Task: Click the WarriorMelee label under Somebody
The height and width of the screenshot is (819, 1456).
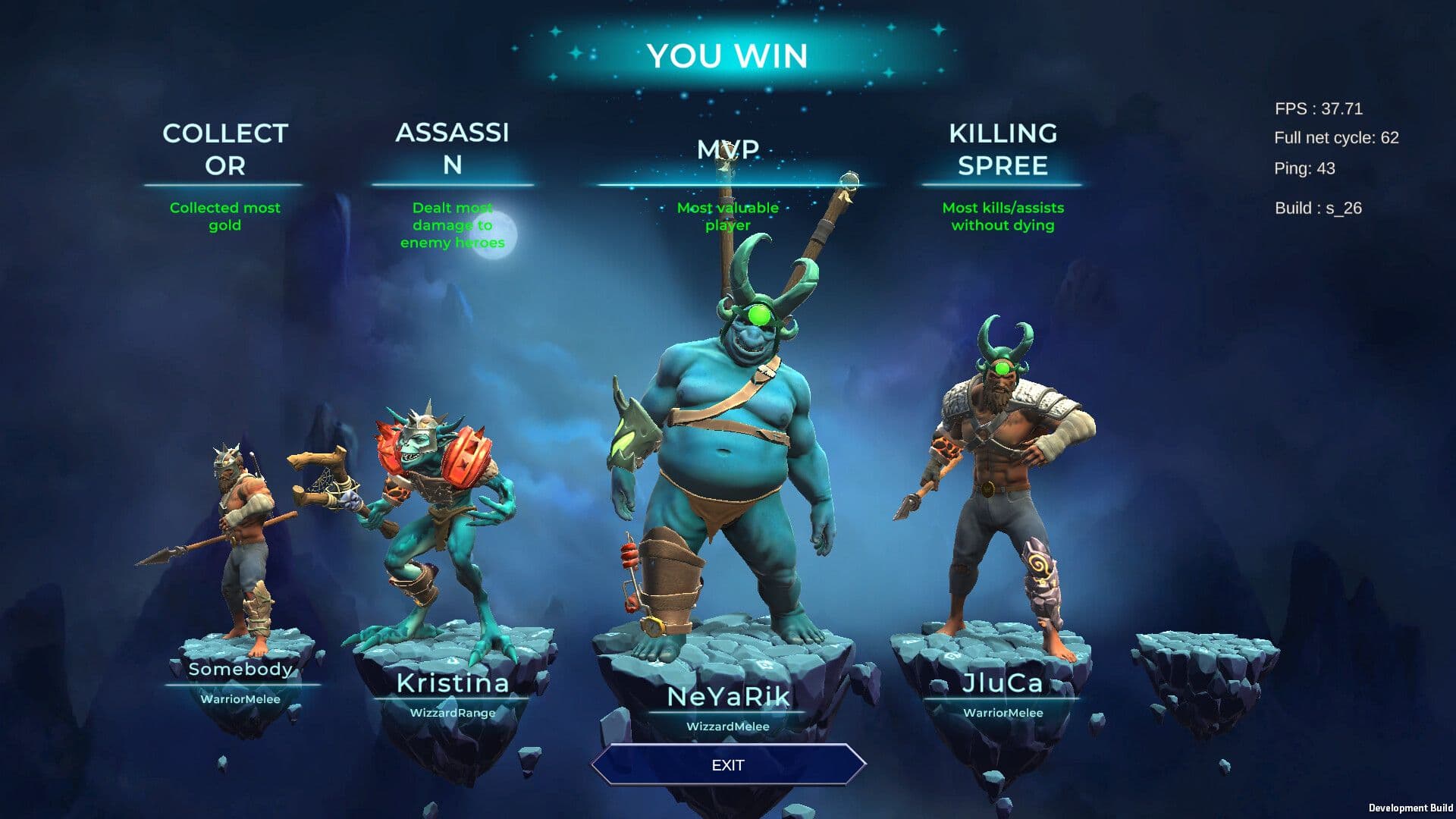Action: pyautogui.click(x=240, y=701)
